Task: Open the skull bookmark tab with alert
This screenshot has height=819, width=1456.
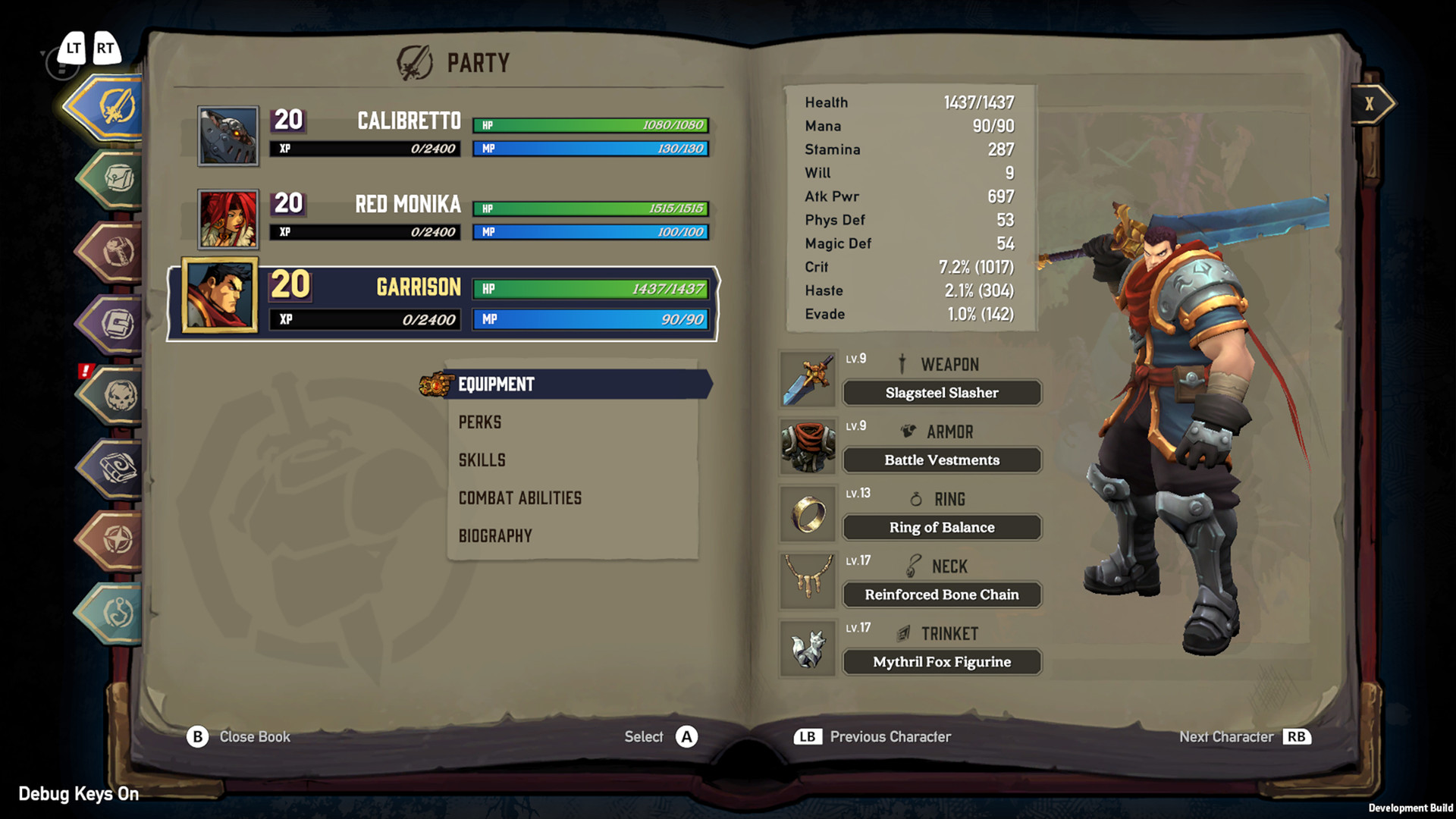Action: (115, 395)
